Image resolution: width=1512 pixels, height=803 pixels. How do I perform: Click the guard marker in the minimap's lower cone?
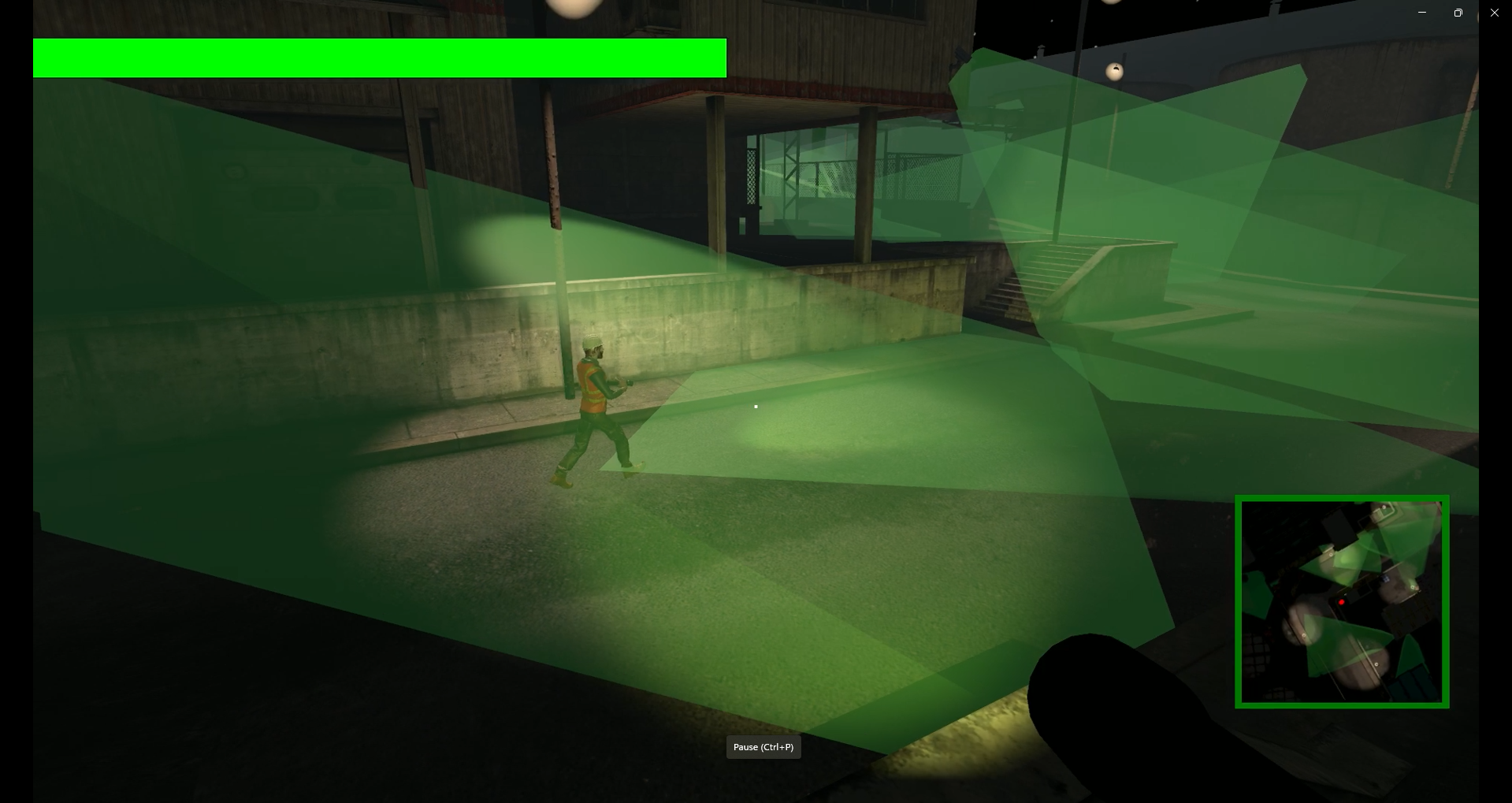(1304, 634)
